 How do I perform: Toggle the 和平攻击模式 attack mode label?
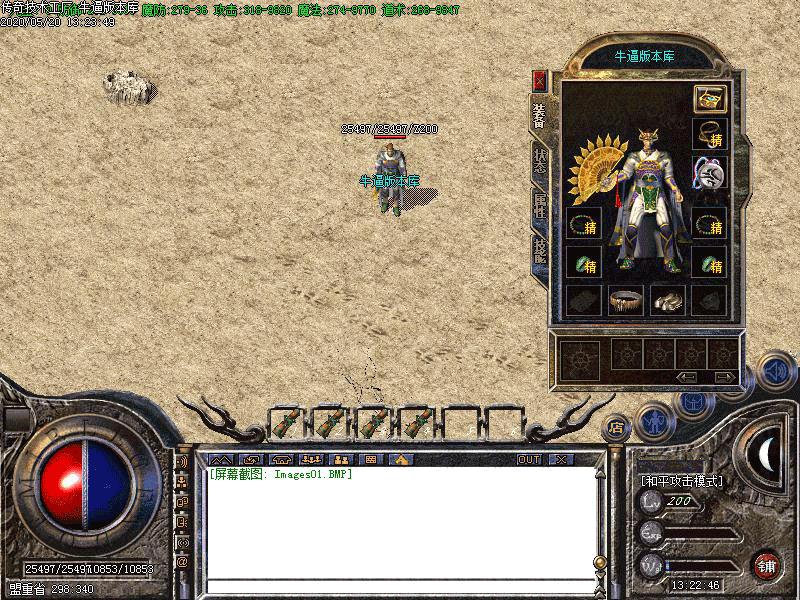(682, 480)
